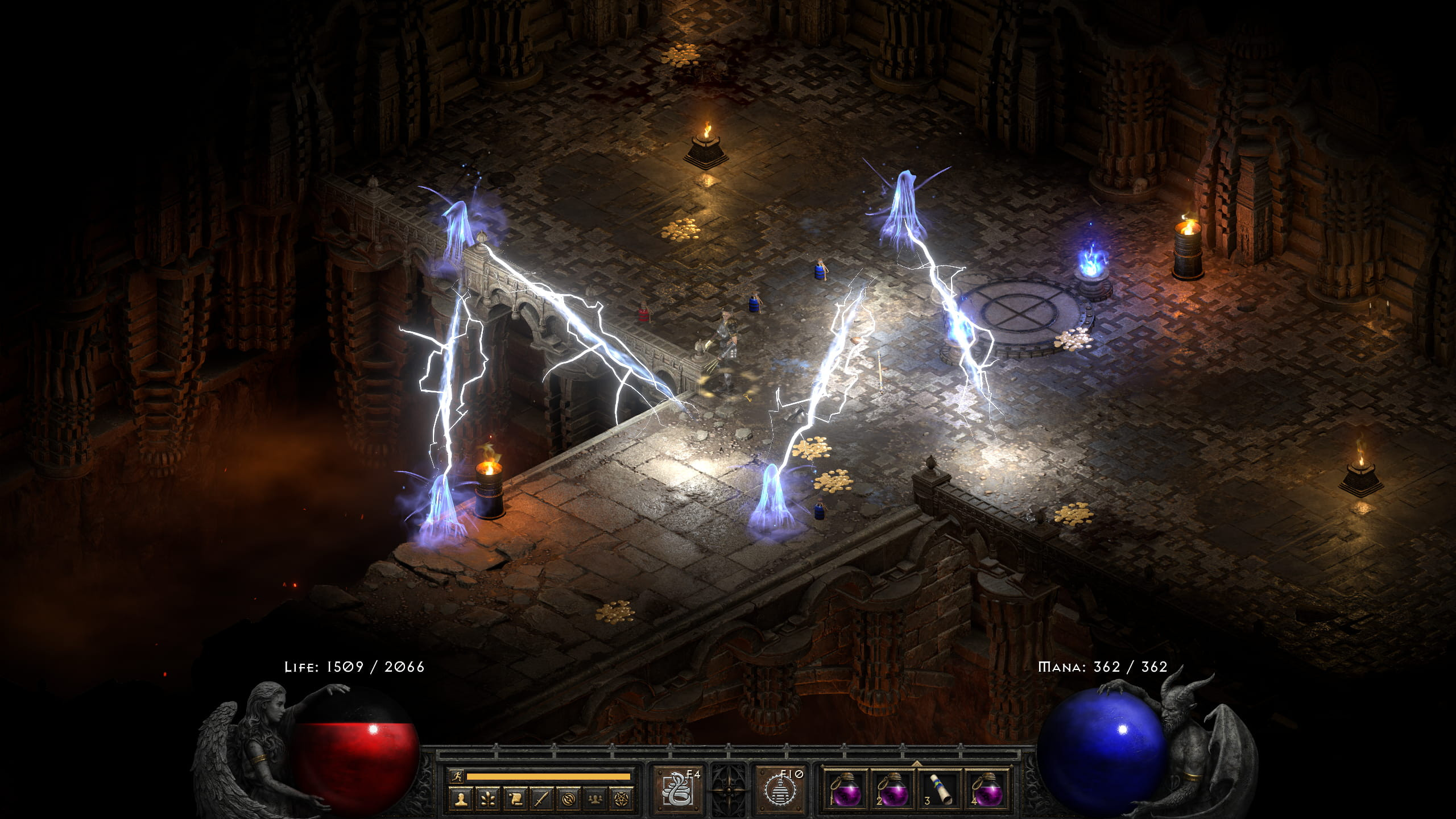Select the Bone Armor skill bound to F10
This screenshot has width=1456, height=819.
(783, 792)
